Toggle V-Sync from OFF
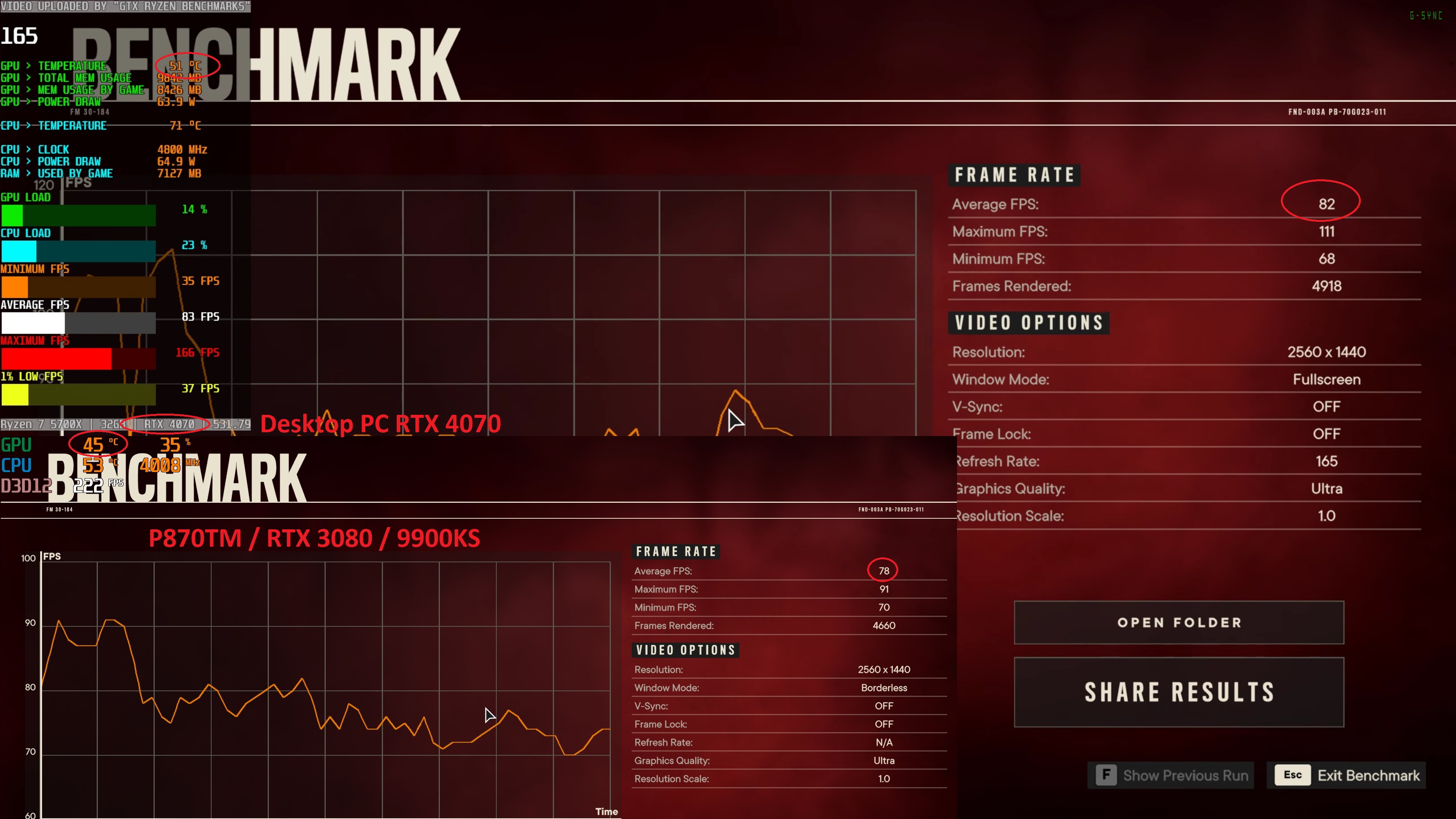This screenshot has height=819, width=1456. [x=1326, y=406]
